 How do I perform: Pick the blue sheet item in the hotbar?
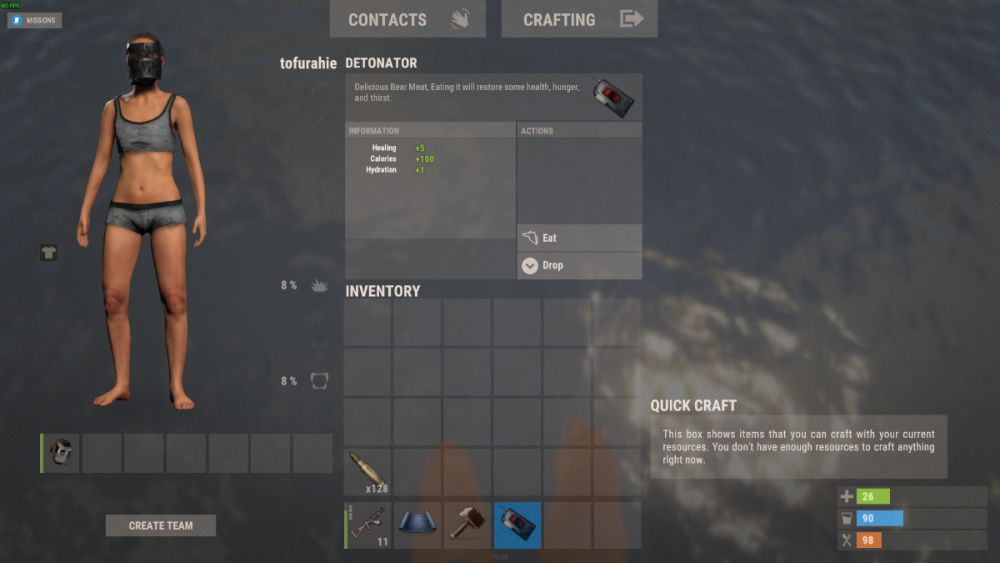(x=417, y=525)
